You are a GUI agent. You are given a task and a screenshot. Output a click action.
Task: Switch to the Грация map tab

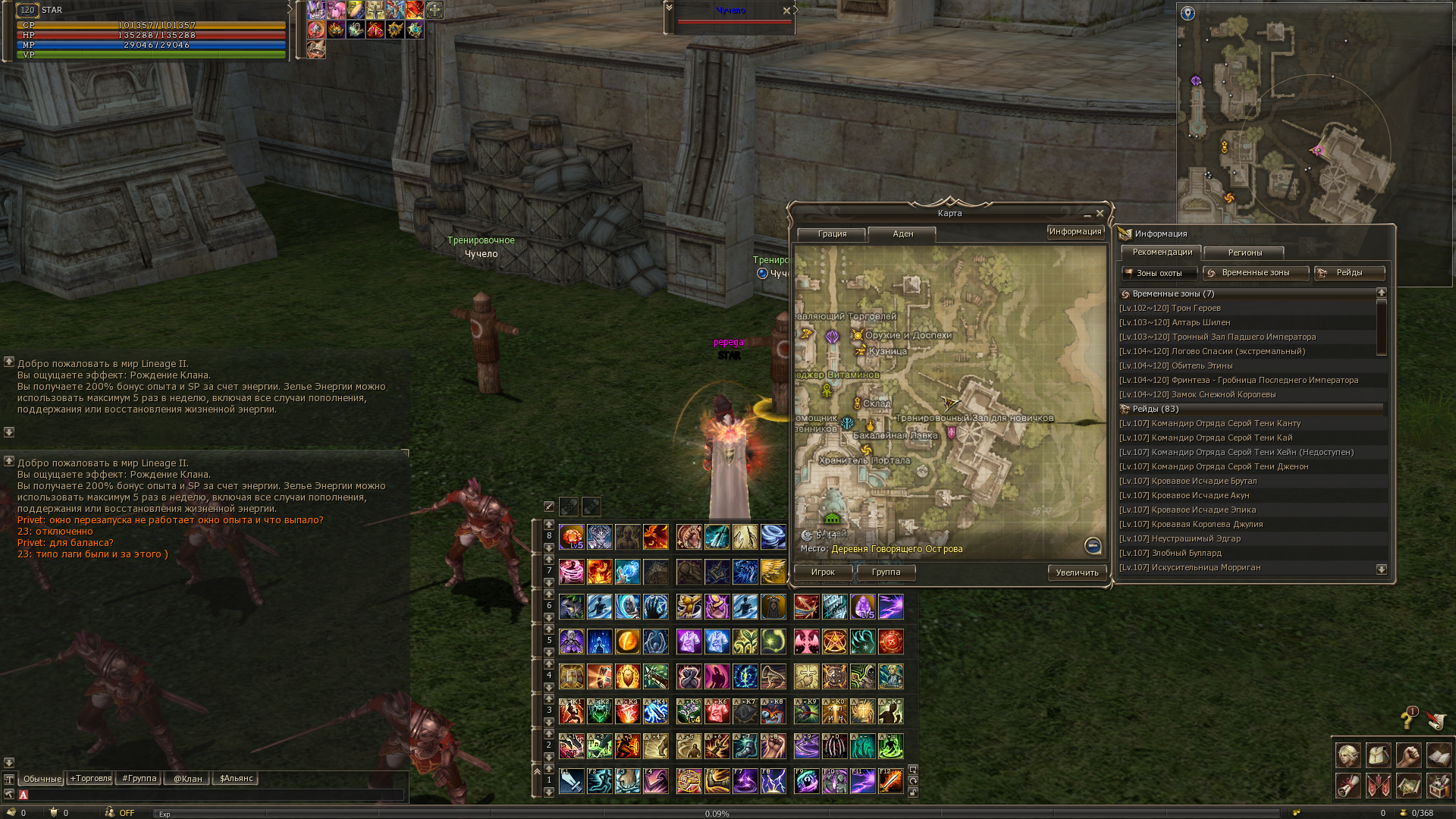pyautogui.click(x=832, y=234)
